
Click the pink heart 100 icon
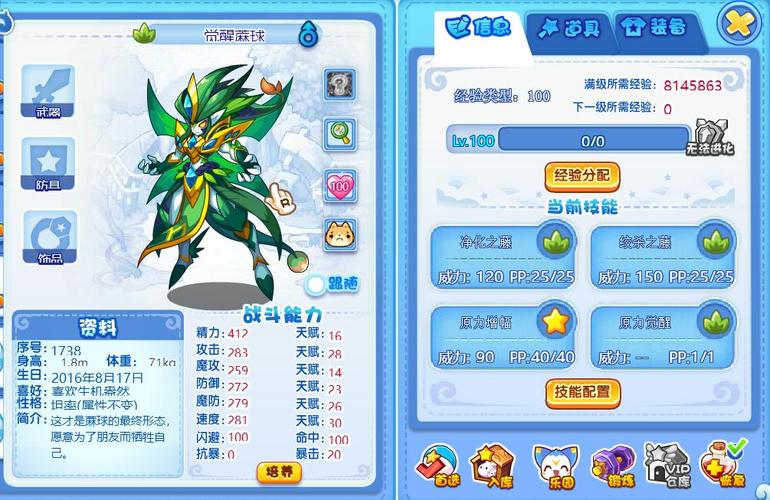pyautogui.click(x=340, y=185)
